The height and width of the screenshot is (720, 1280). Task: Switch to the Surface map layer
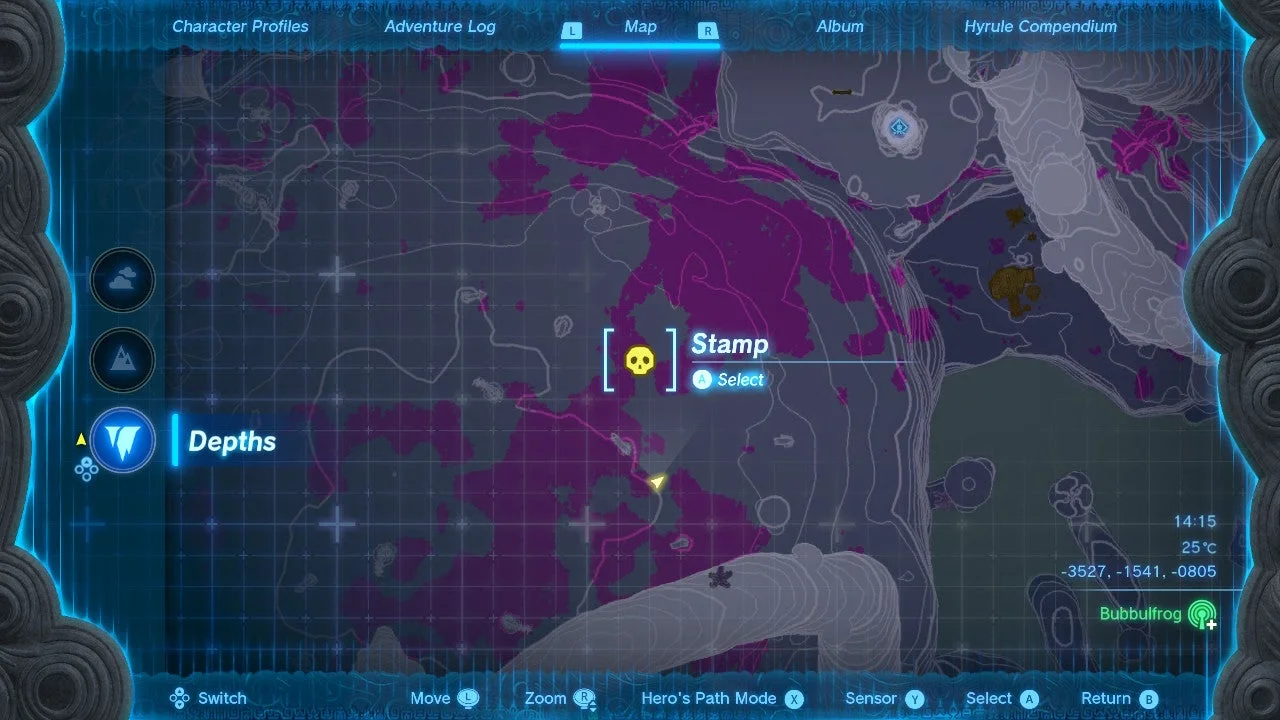pyautogui.click(x=123, y=360)
